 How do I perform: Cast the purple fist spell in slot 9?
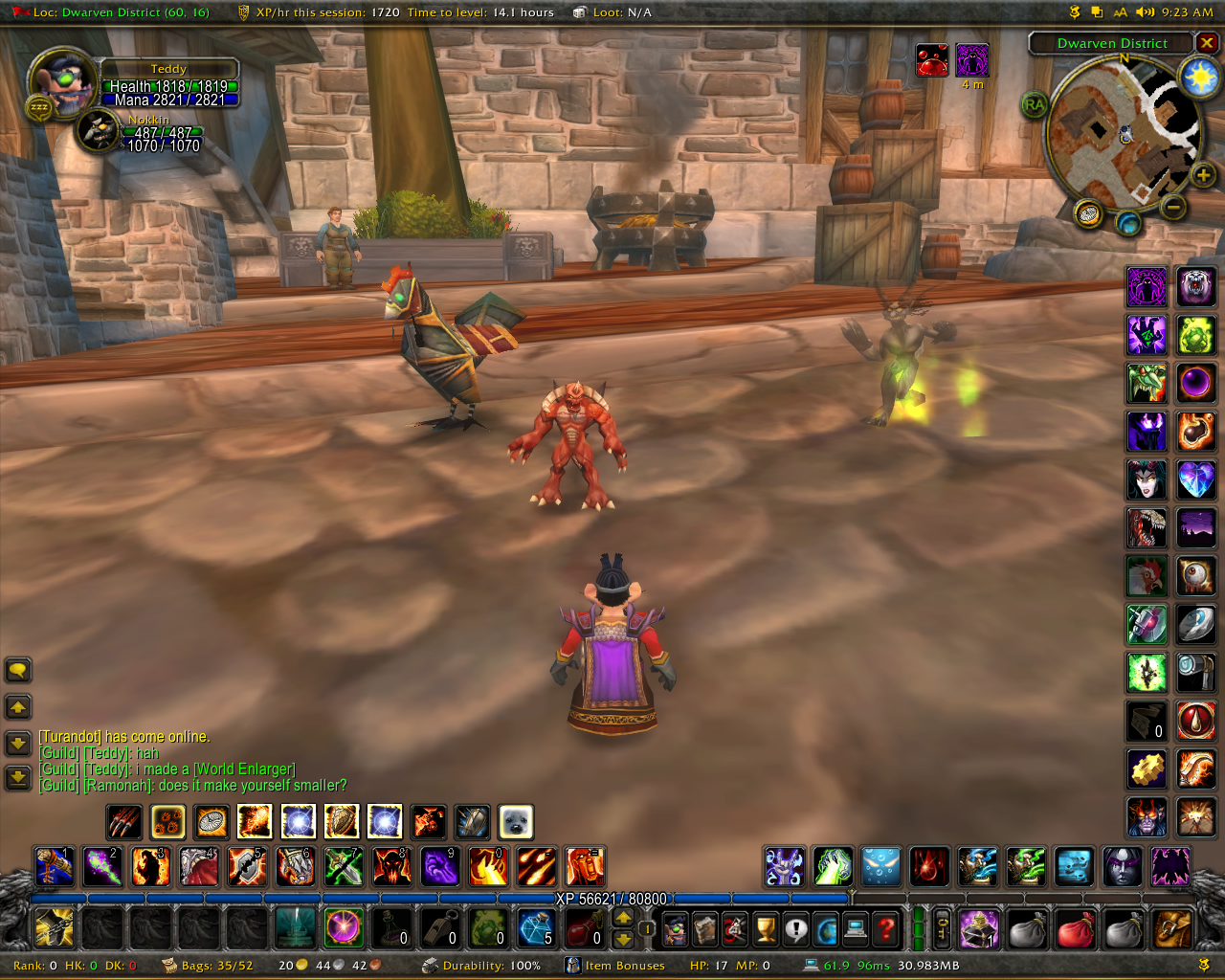pos(440,866)
